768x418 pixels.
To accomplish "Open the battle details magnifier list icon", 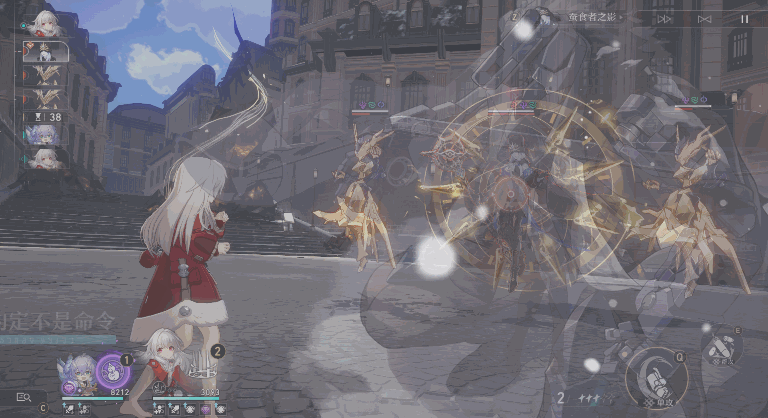I will pyautogui.click(x=23, y=397).
